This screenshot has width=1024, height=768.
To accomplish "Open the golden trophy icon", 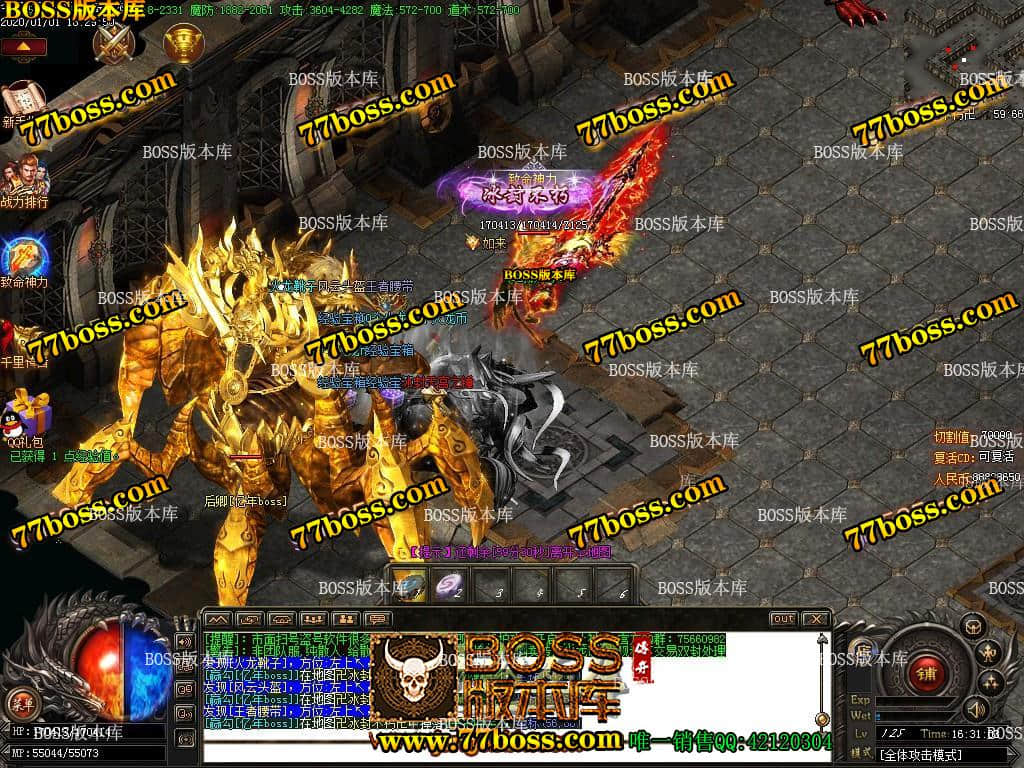I will (184, 43).
